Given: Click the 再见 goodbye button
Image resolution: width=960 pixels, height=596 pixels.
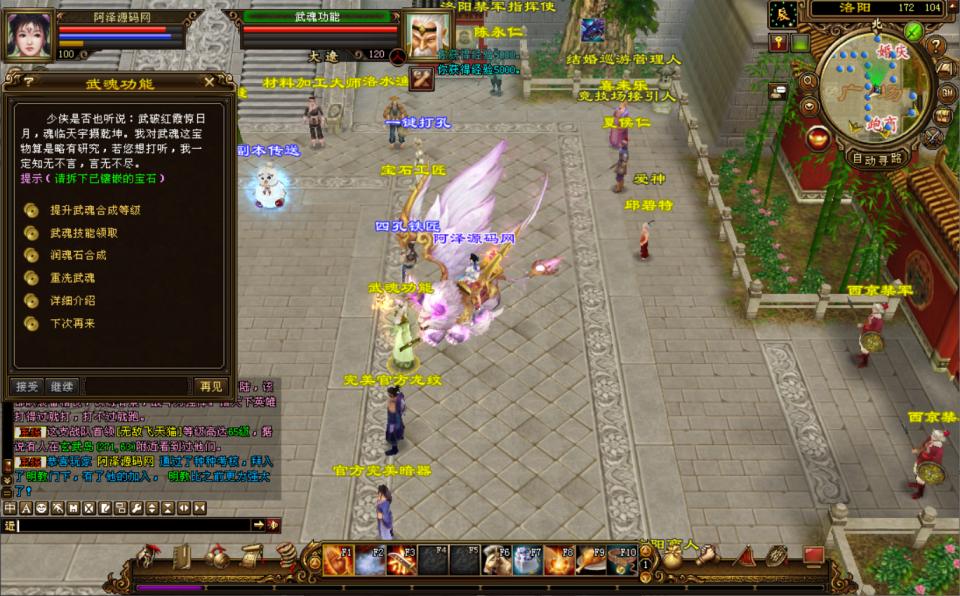Looking at the screenshot, I should coord(210,386).
